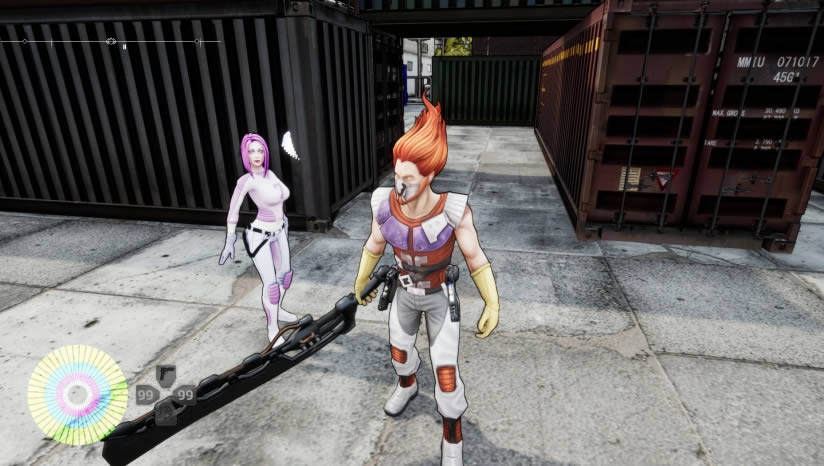Click the compass bar's center marker

click(111, 41)
